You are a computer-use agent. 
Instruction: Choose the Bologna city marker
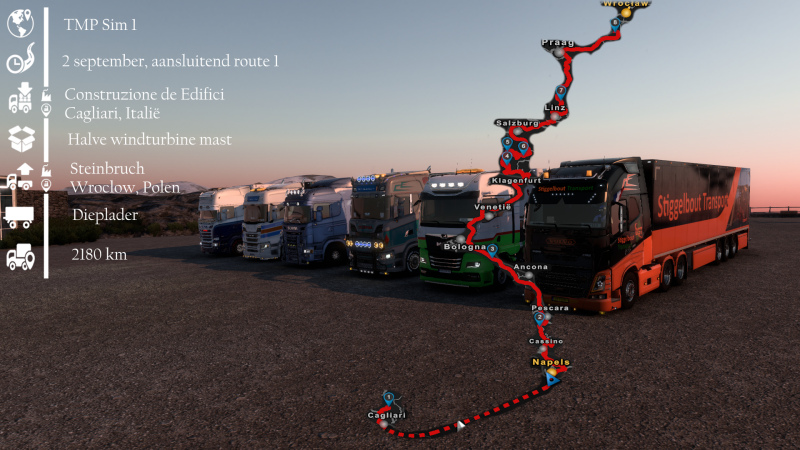point(461,240)
